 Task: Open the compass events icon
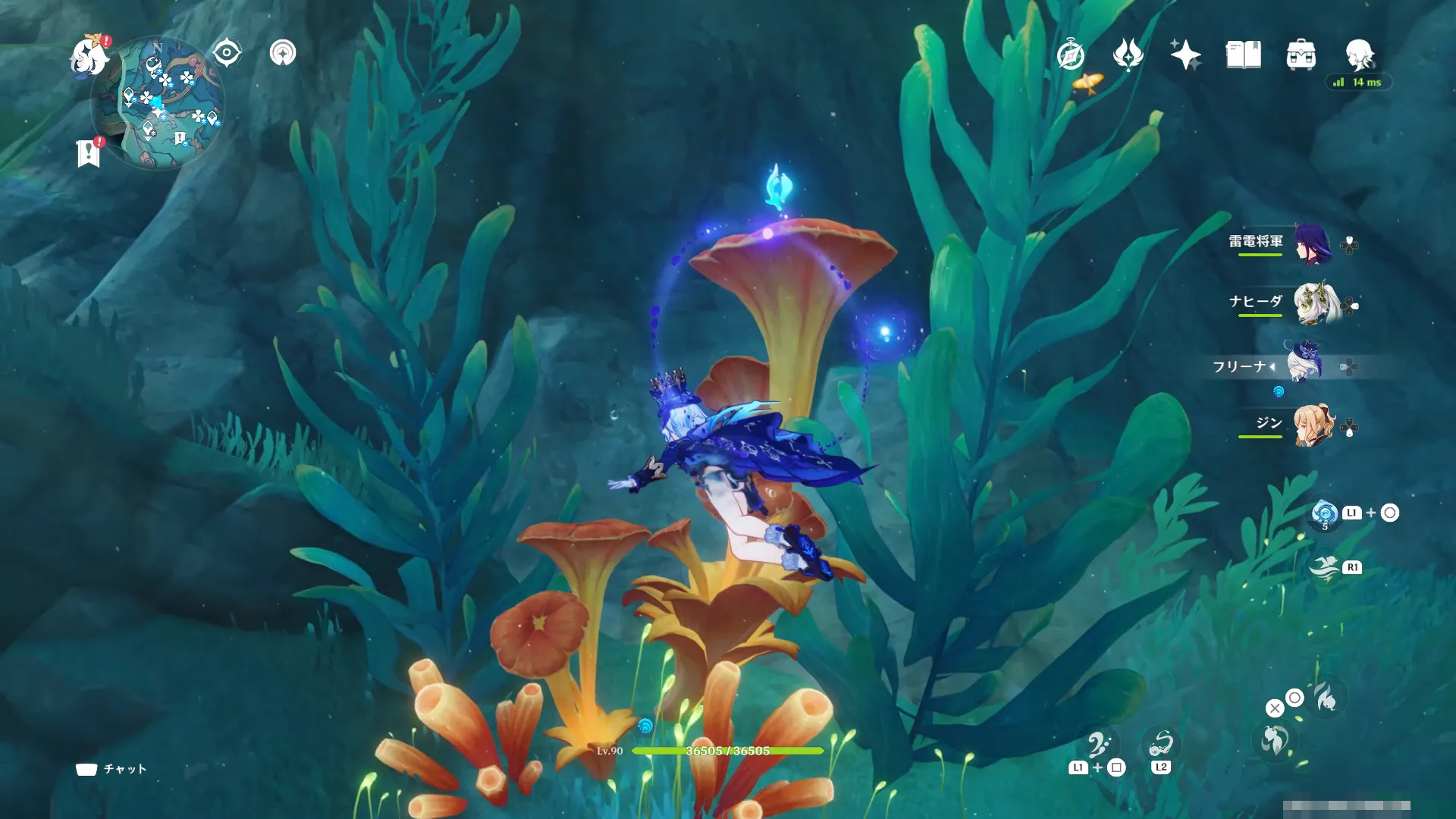pos(1071,55)
